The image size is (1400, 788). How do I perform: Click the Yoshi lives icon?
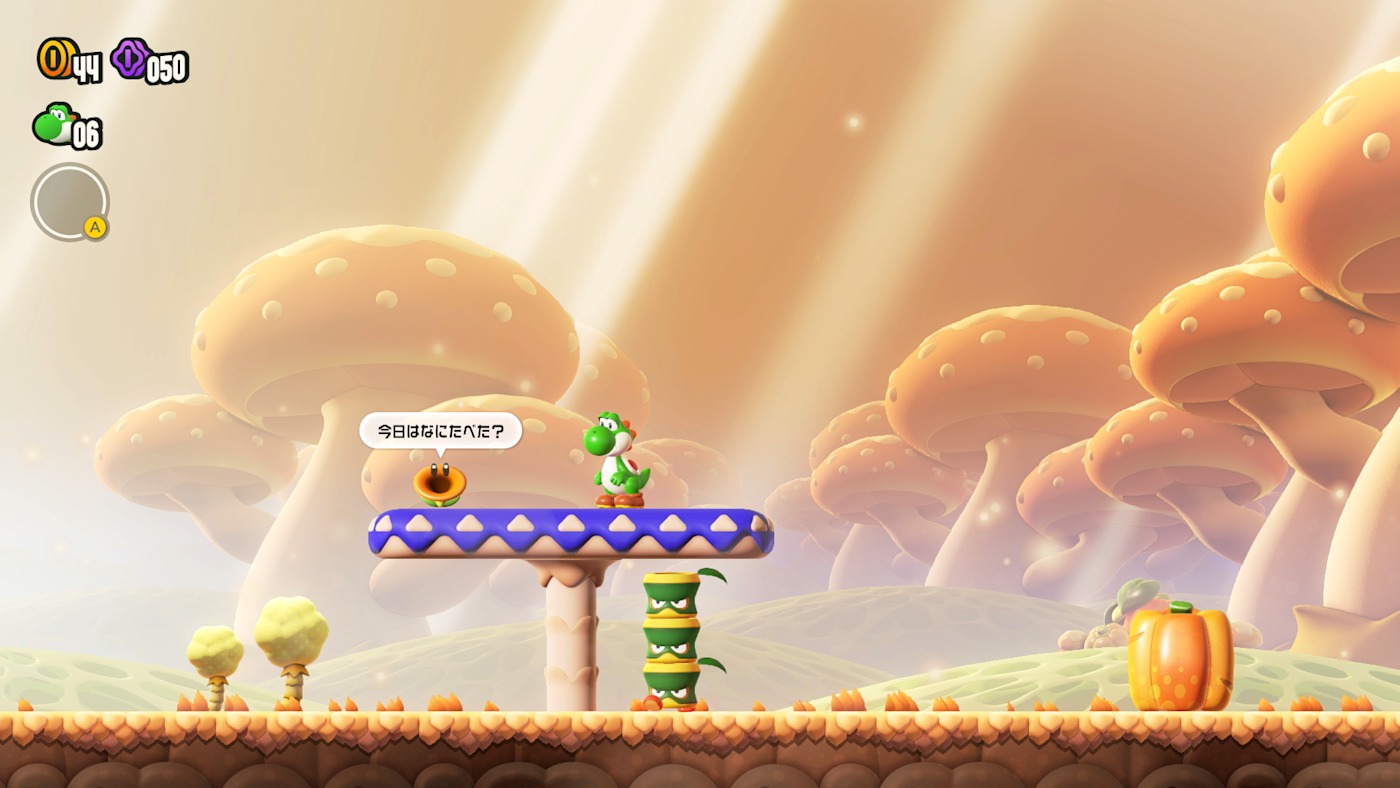(x=53, y=125)
